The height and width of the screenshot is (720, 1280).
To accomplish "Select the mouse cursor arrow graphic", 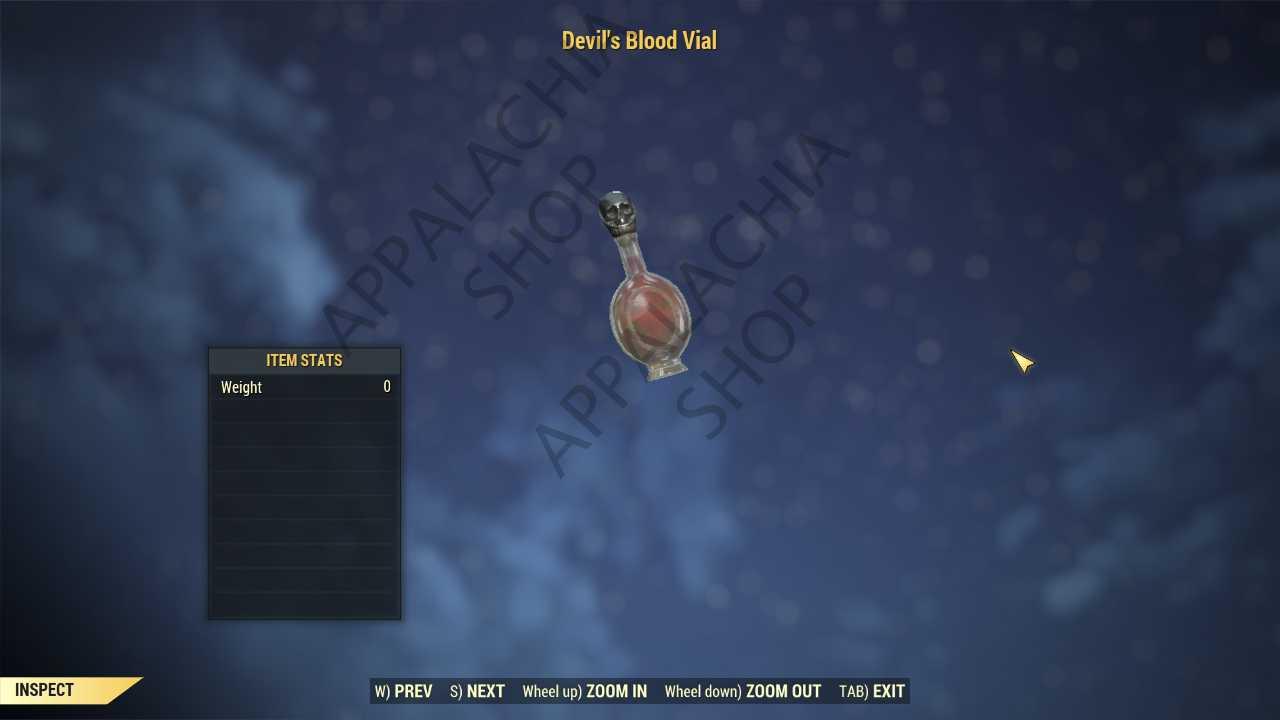I will [x=1022, y=362].
